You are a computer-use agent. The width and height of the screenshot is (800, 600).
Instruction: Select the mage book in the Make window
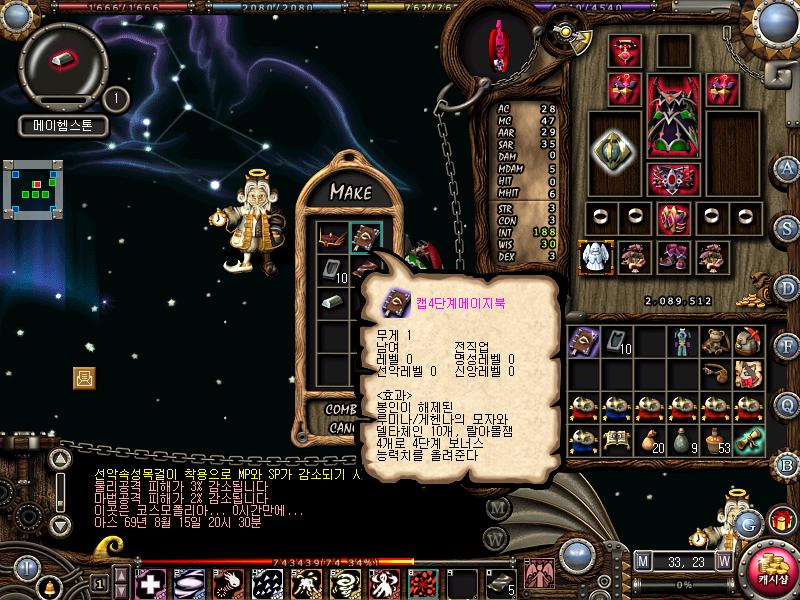(x=365, y=238)
